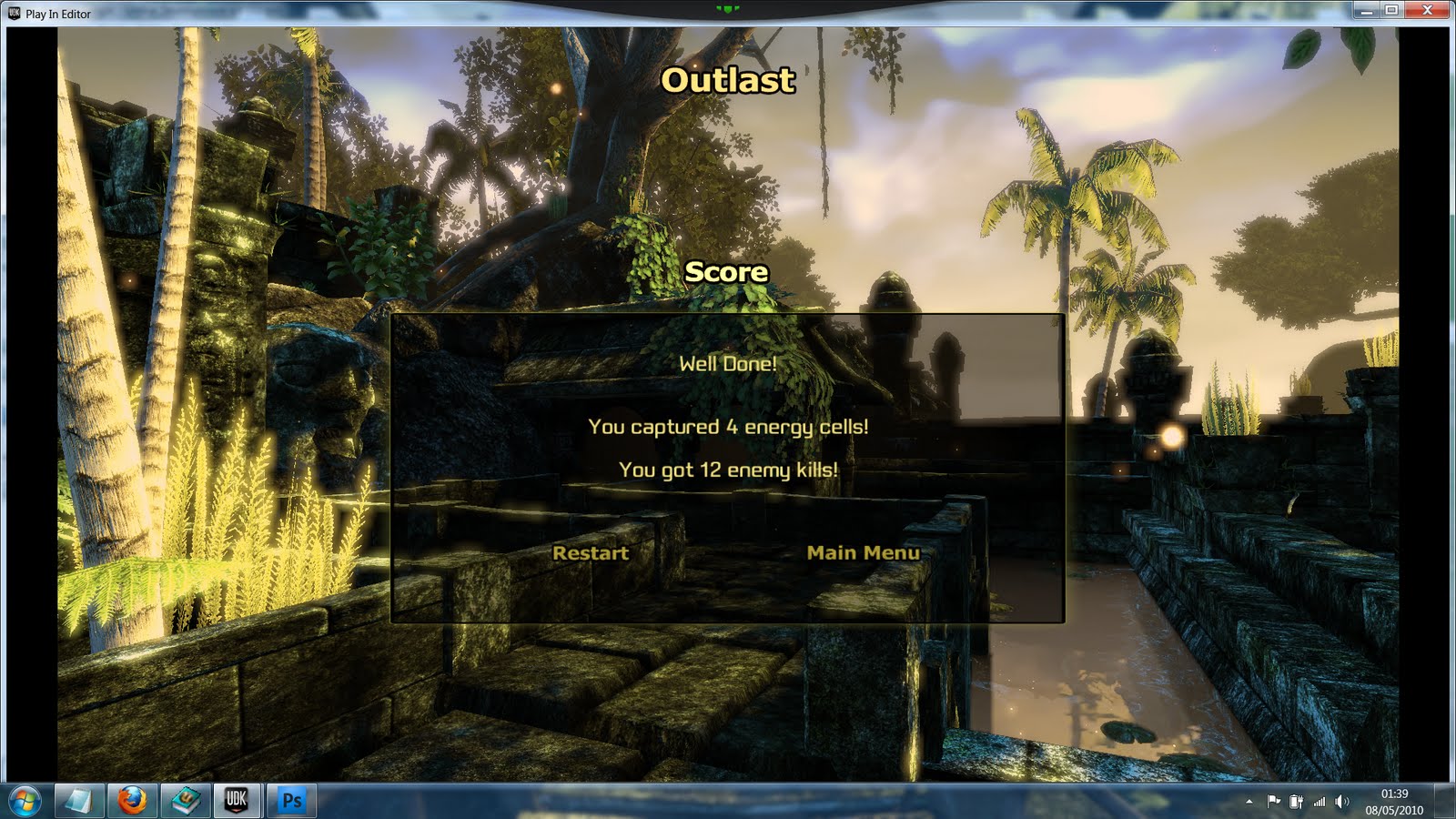This screenshot has width=1456, height=819.
Task: Click the Play In Editor title text
Action: (56, 14)
